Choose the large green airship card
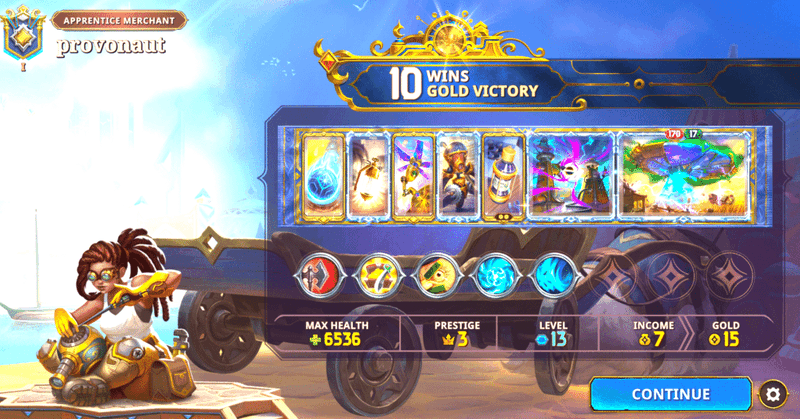 point(684,176)
